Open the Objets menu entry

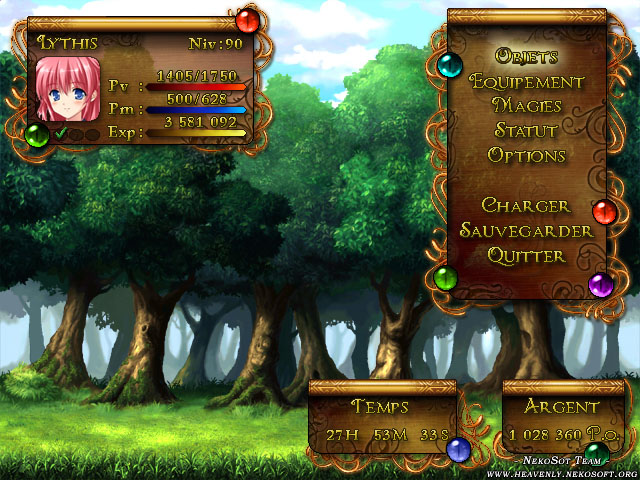(526, 56)
